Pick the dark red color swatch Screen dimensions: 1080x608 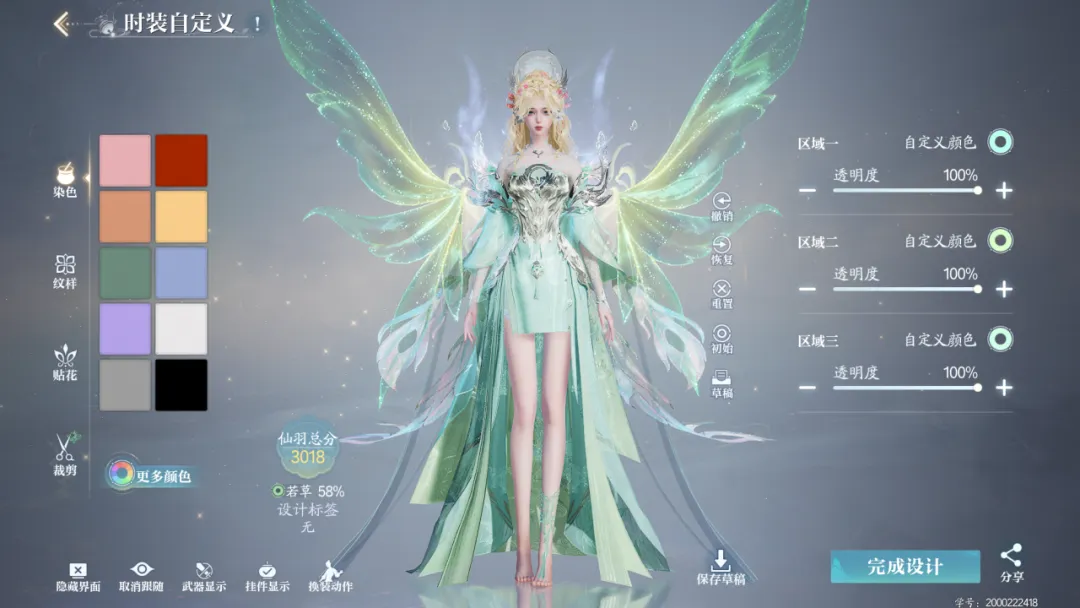(x=181, y=160)
